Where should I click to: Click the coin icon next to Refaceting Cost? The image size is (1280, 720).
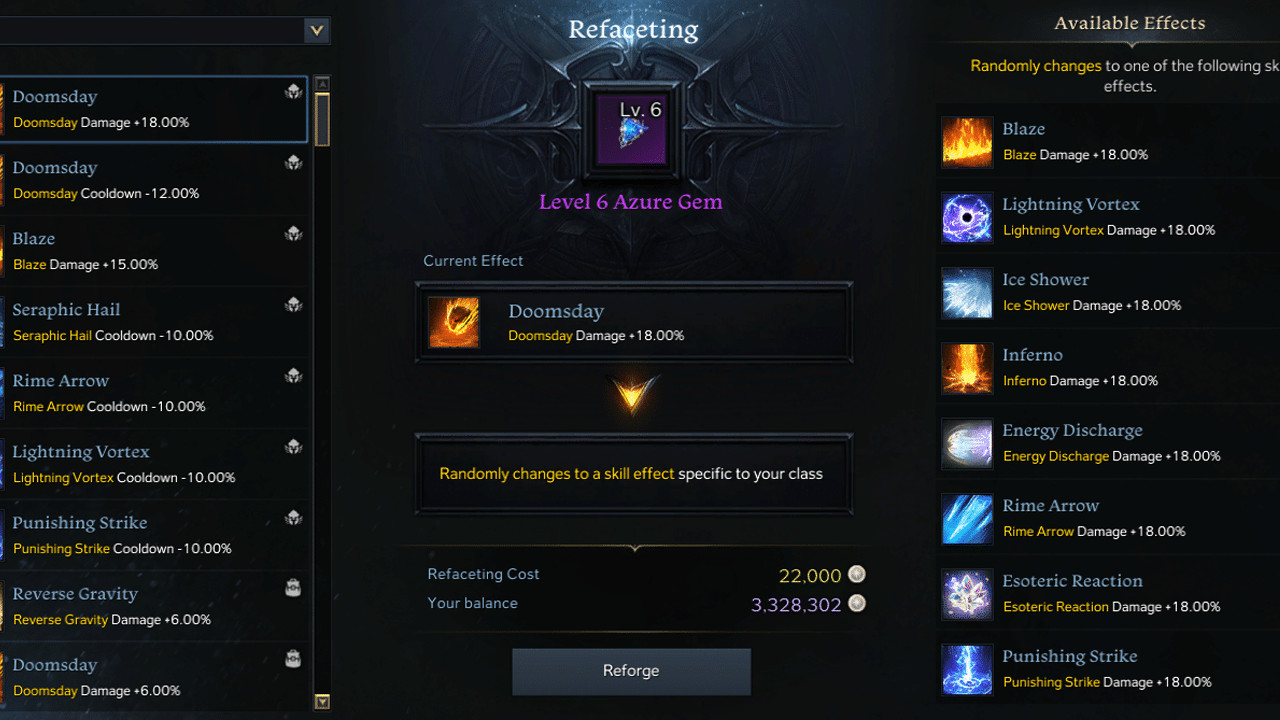click(x=856, y=575)
